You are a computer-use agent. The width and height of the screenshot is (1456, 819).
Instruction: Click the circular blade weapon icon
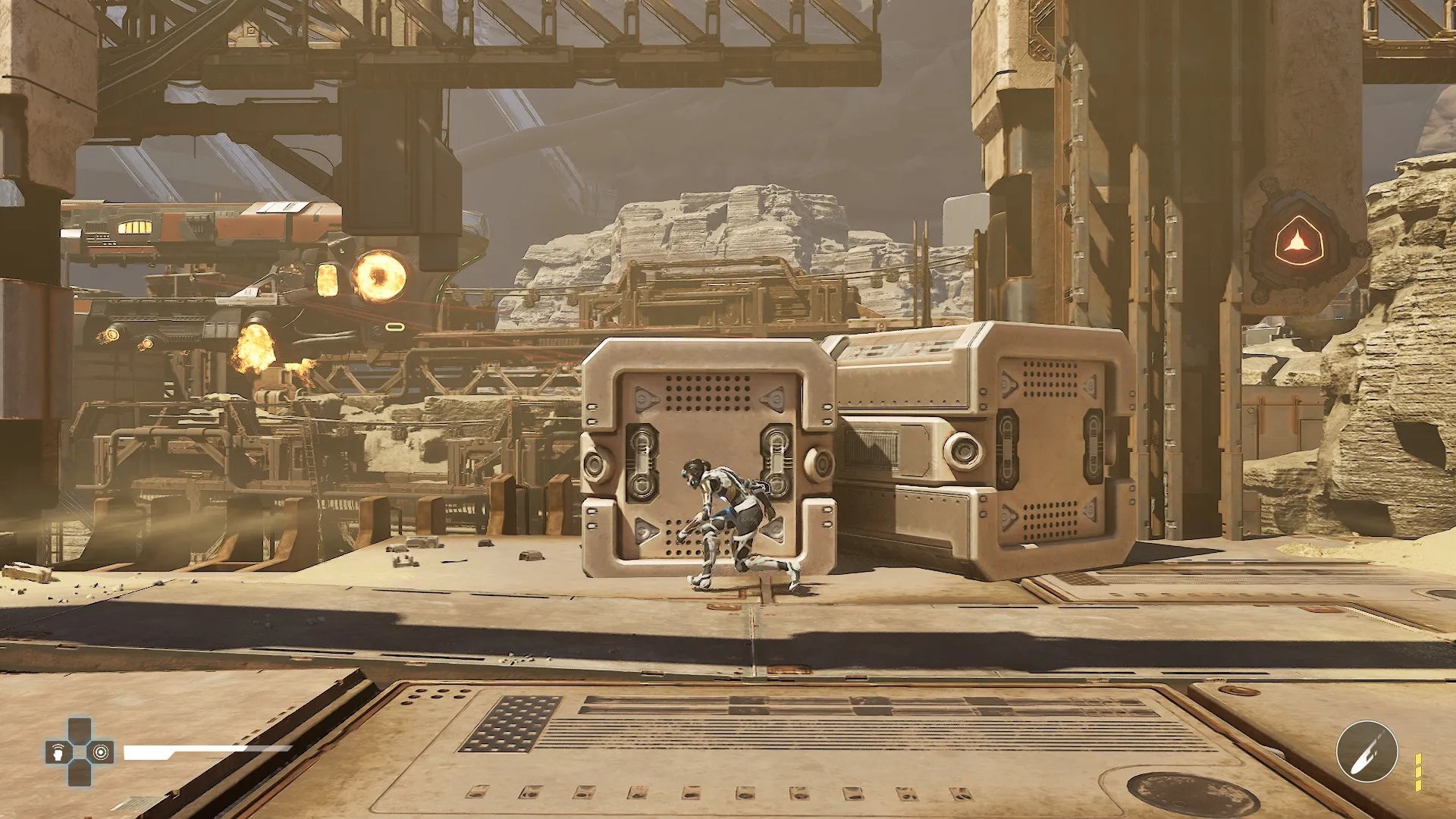tap(1367, 752)
